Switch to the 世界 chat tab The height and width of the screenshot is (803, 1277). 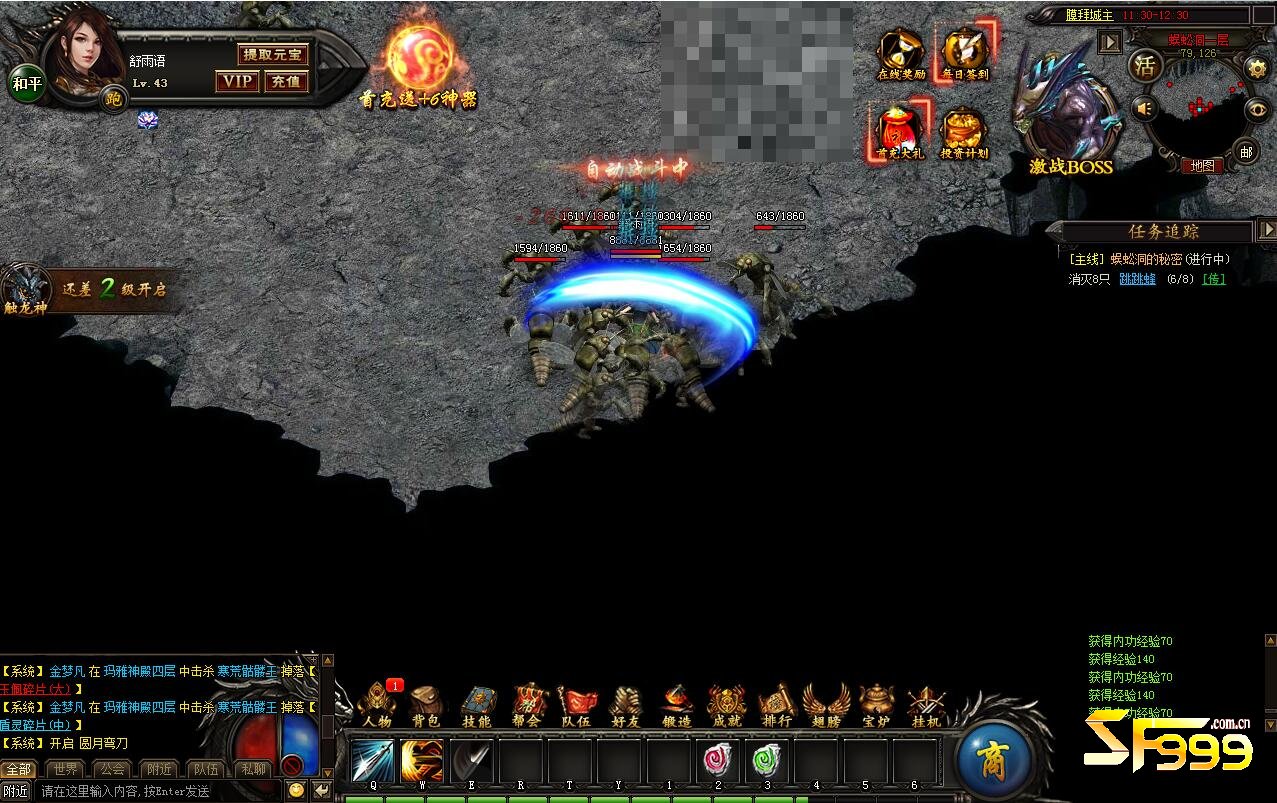[x=66, y=769]
